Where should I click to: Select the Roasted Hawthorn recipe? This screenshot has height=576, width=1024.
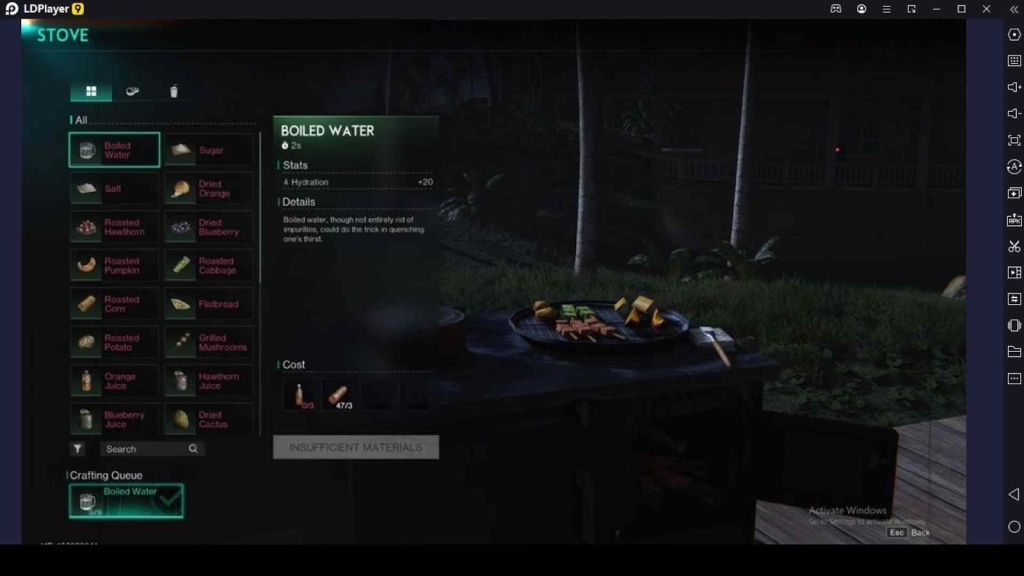114,227
